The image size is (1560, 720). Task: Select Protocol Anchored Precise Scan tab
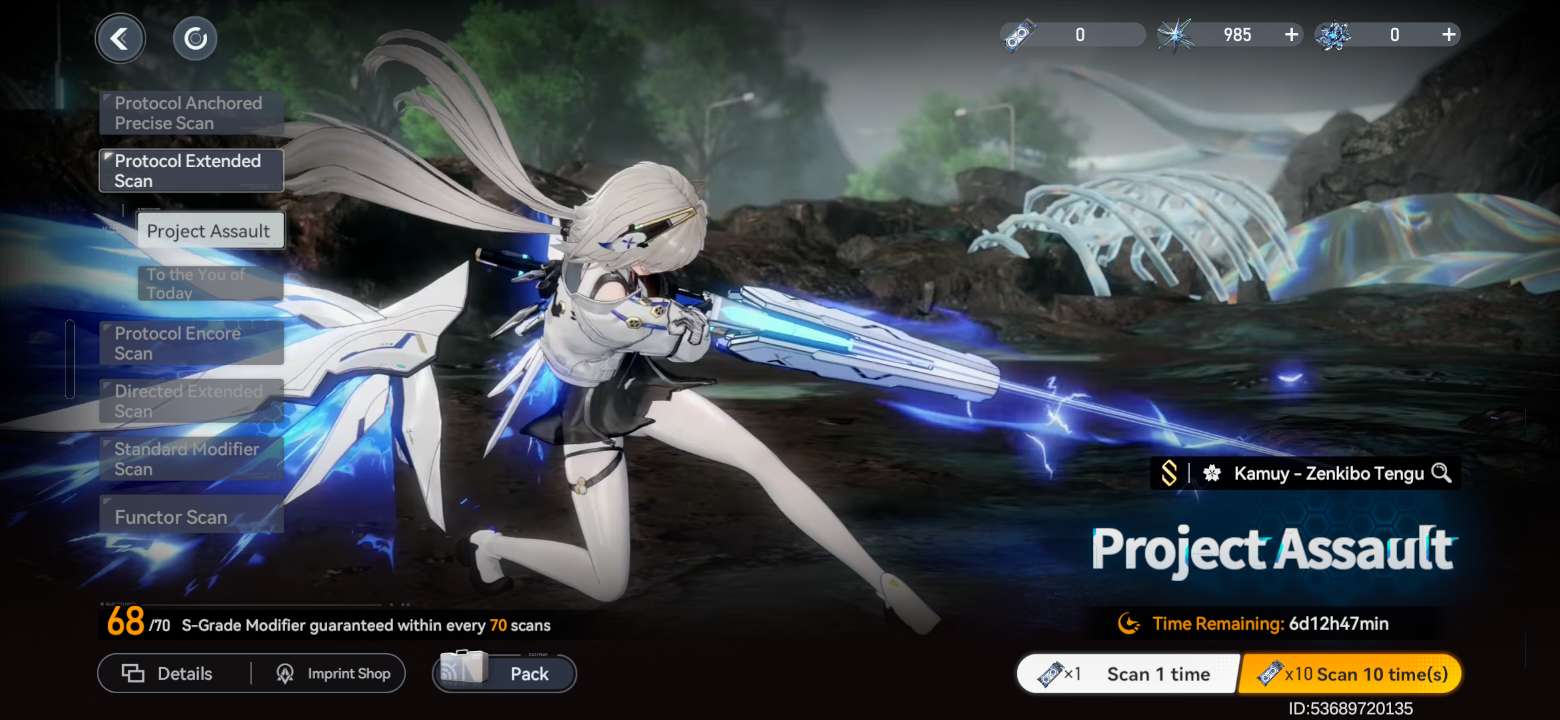click(x=190, y=113)
